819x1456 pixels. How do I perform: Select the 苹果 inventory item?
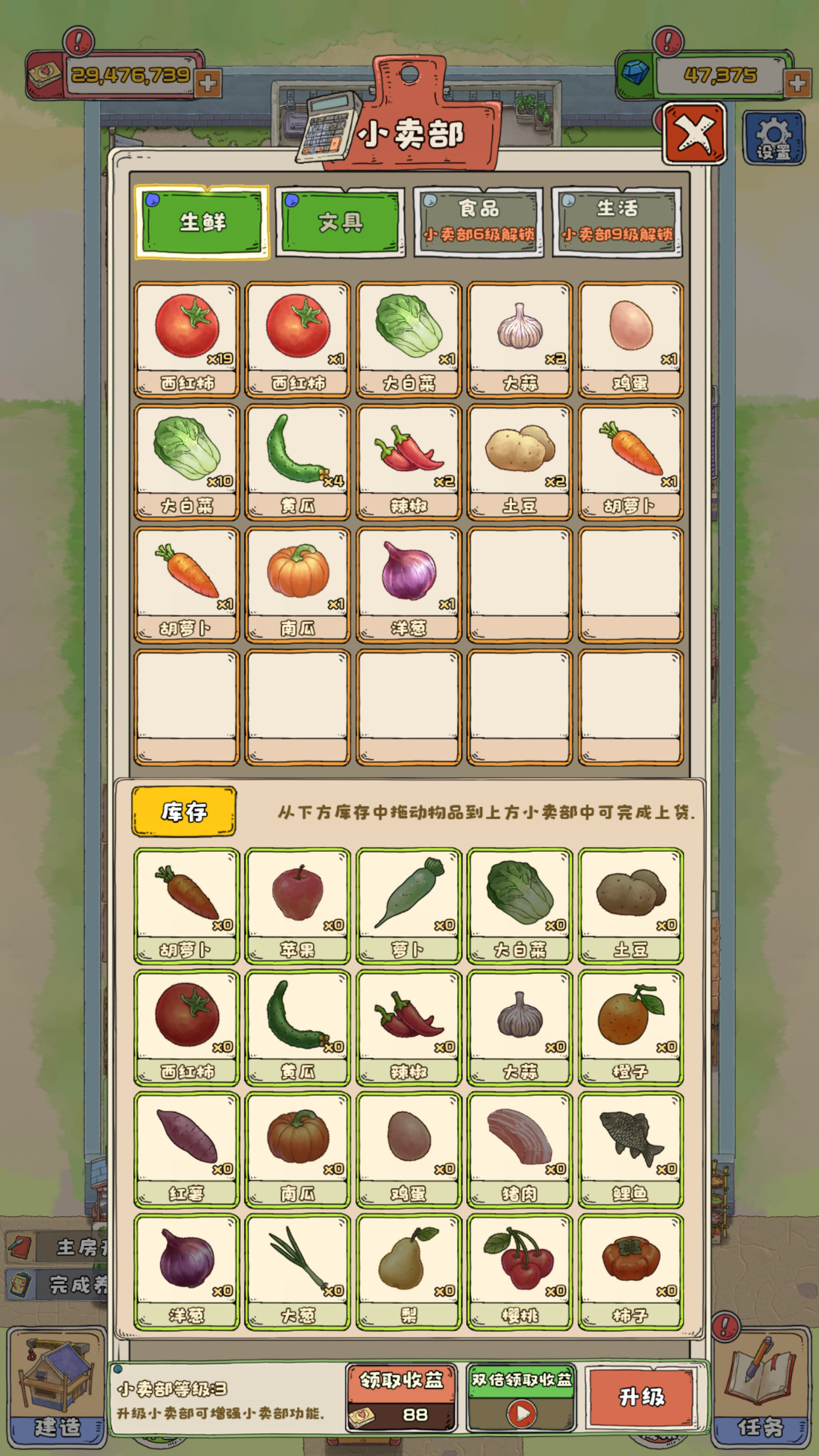[297, 905]
